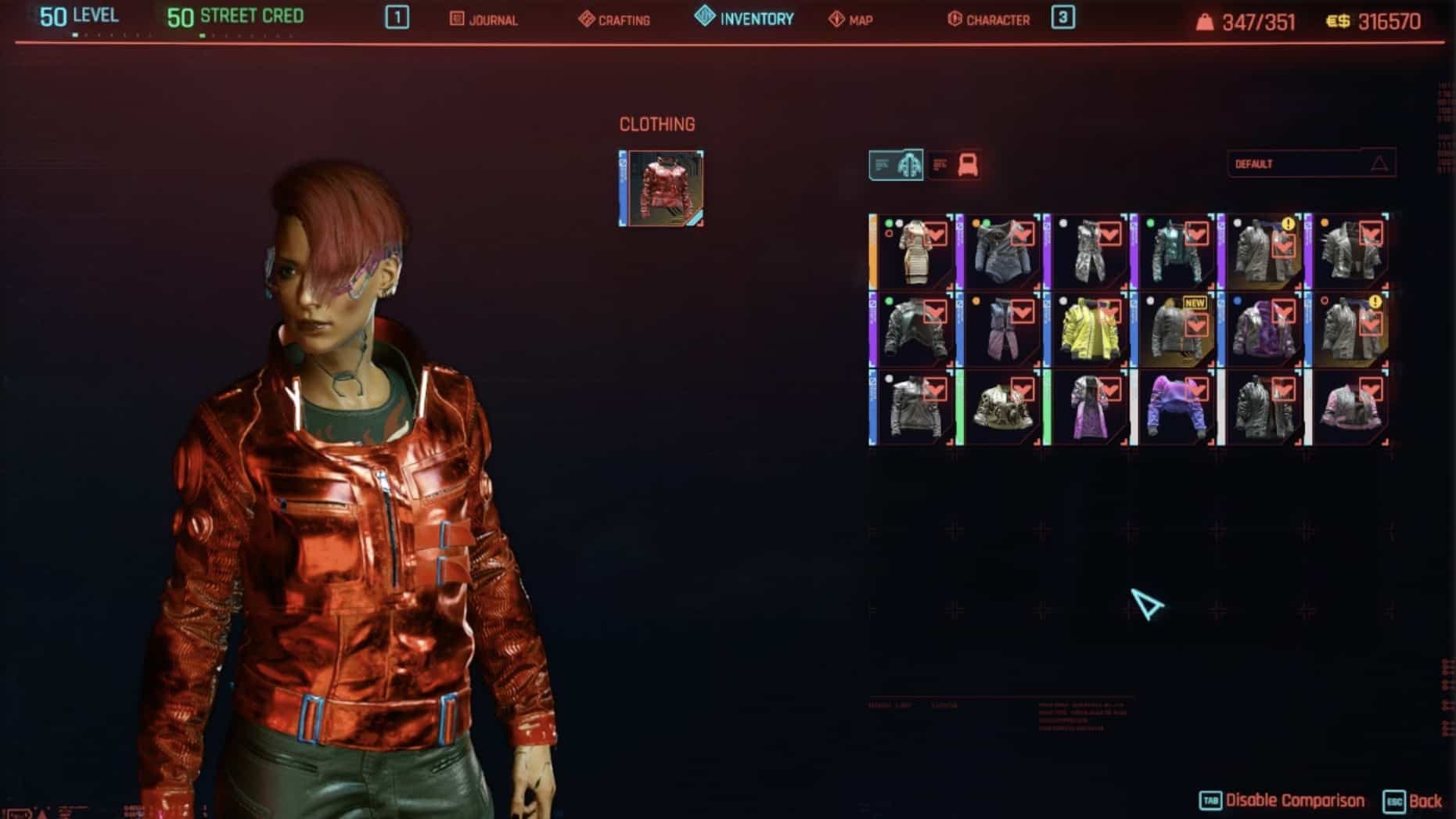Select the blue-grey bodysuit jacket item
The width and height of the screenshot is (1456, 819).
1001,252
